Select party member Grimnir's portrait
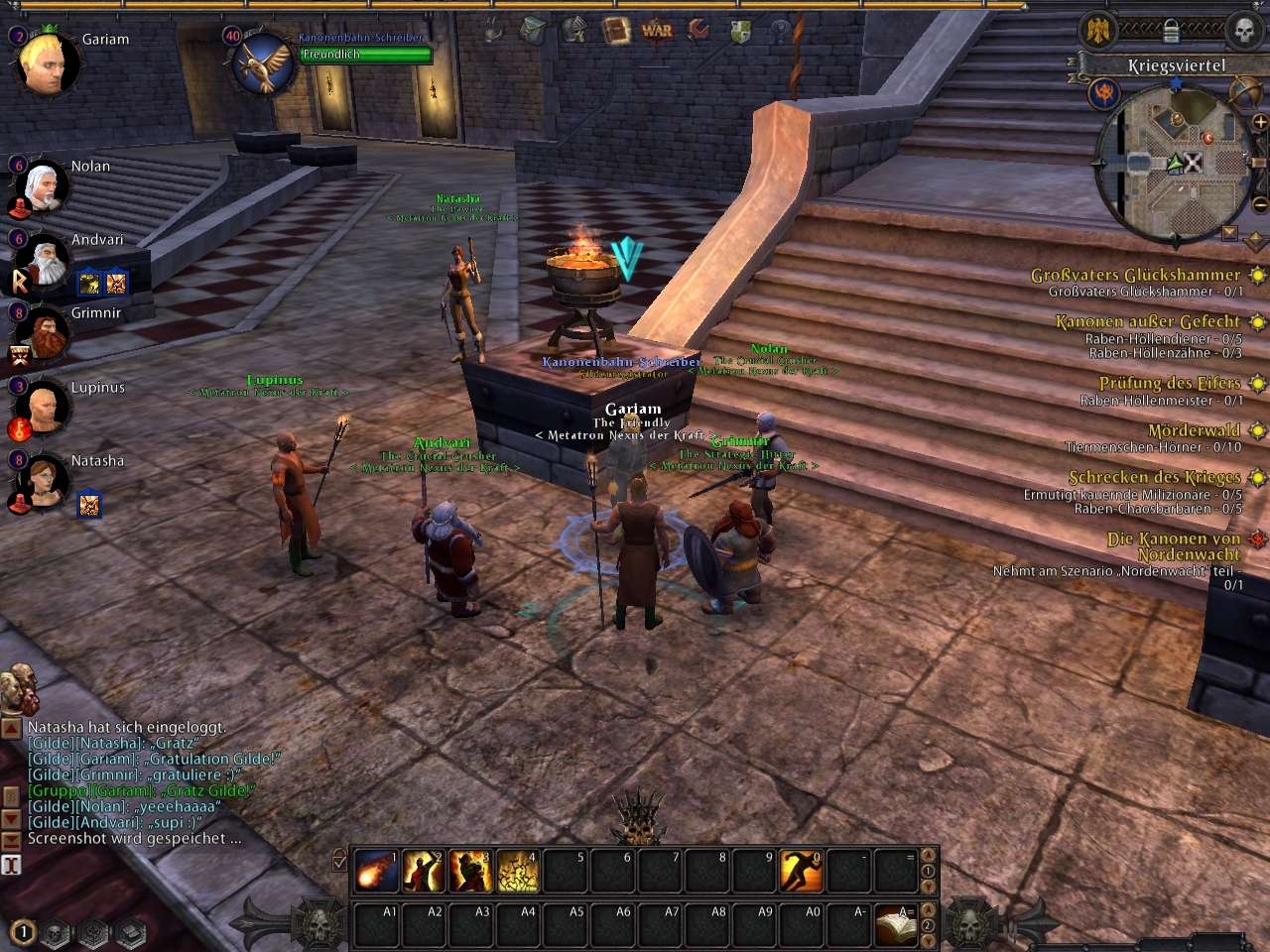Viewport: 1270px width, 952px height. click(x=42, y=334)
